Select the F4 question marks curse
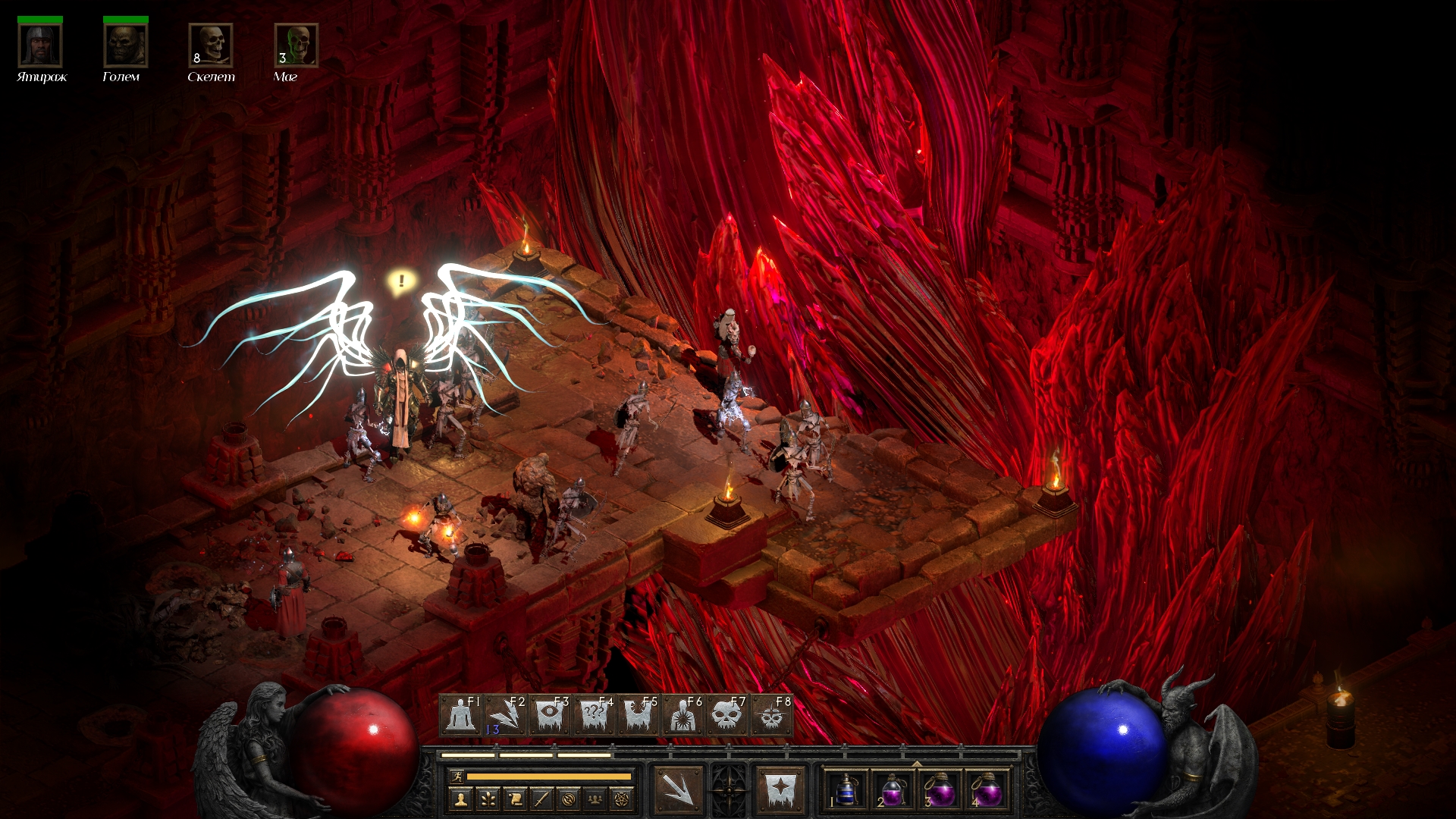 (594, 715)
